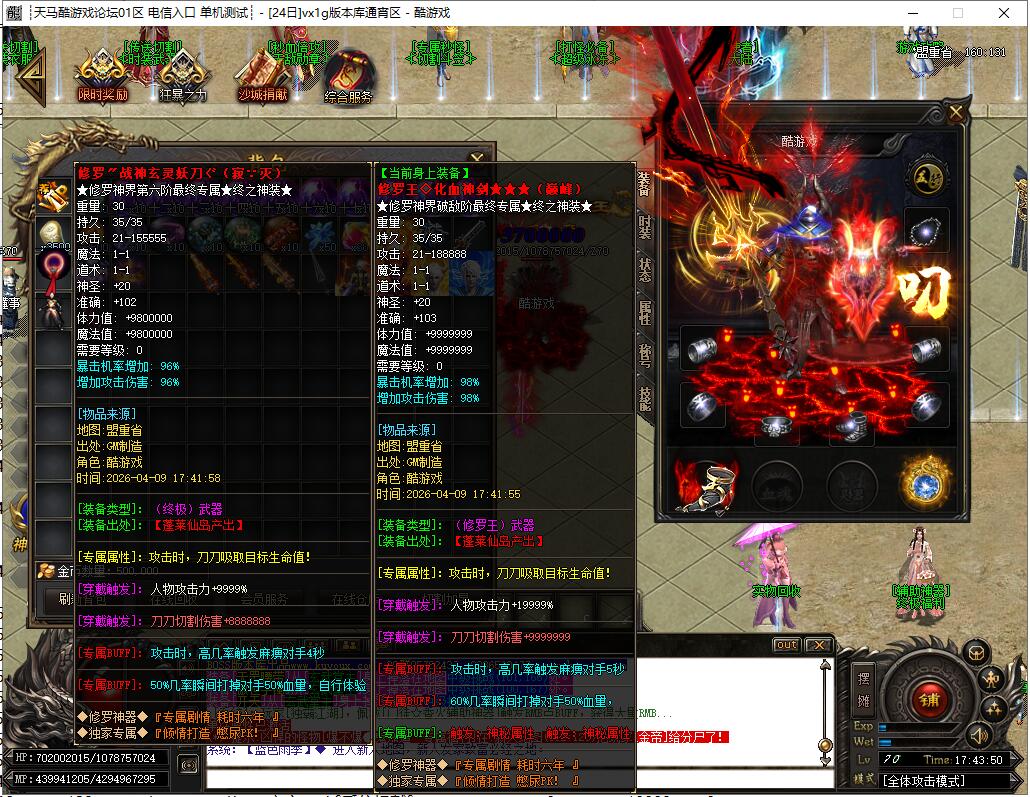Close the chat window with X

click(x=818, y=645)
